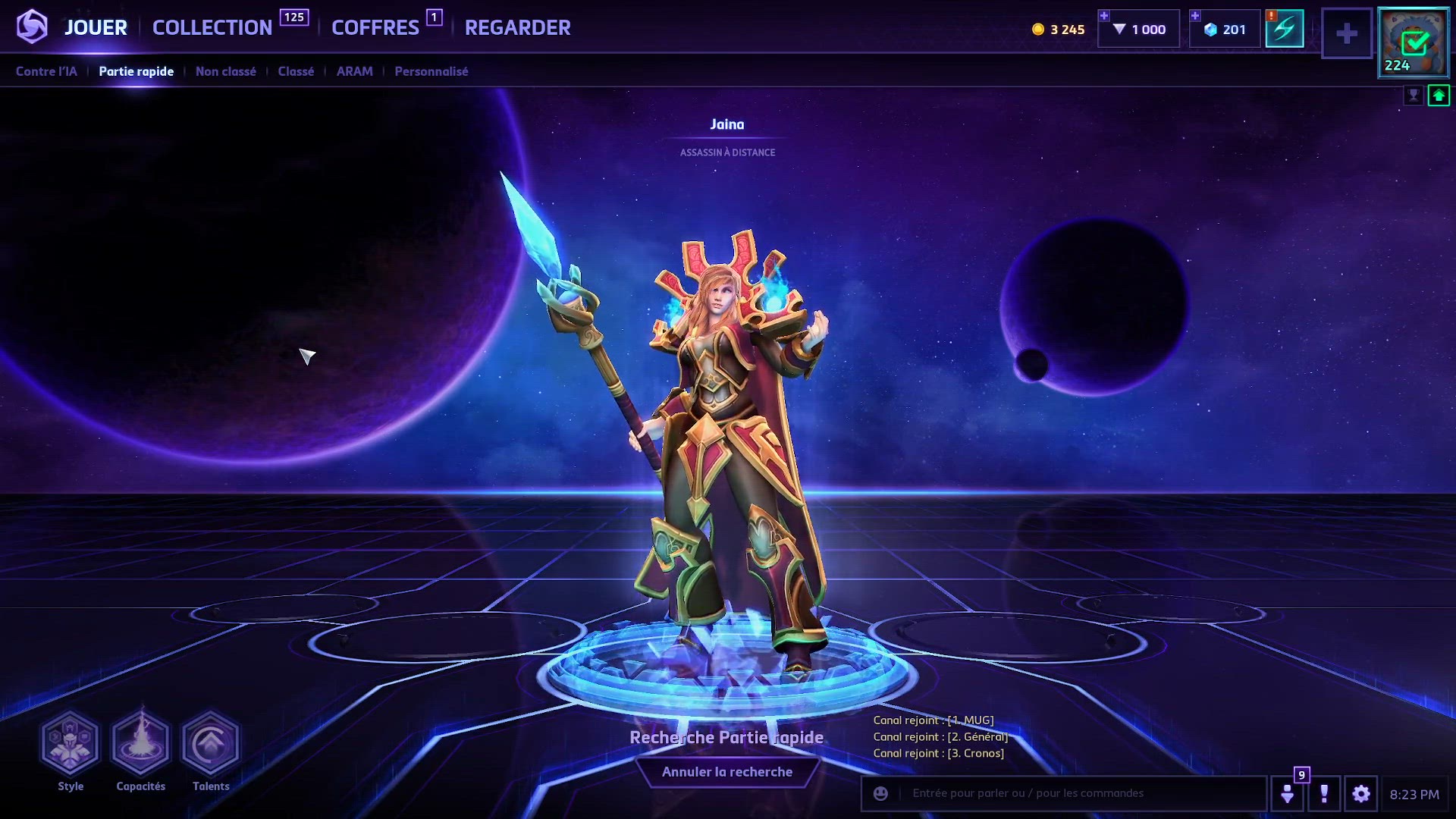Click the green arrow toggle near the portrait corner
Viewport: 1456px width, 819px height.
pyautogui.click(x=1437, y=96)
